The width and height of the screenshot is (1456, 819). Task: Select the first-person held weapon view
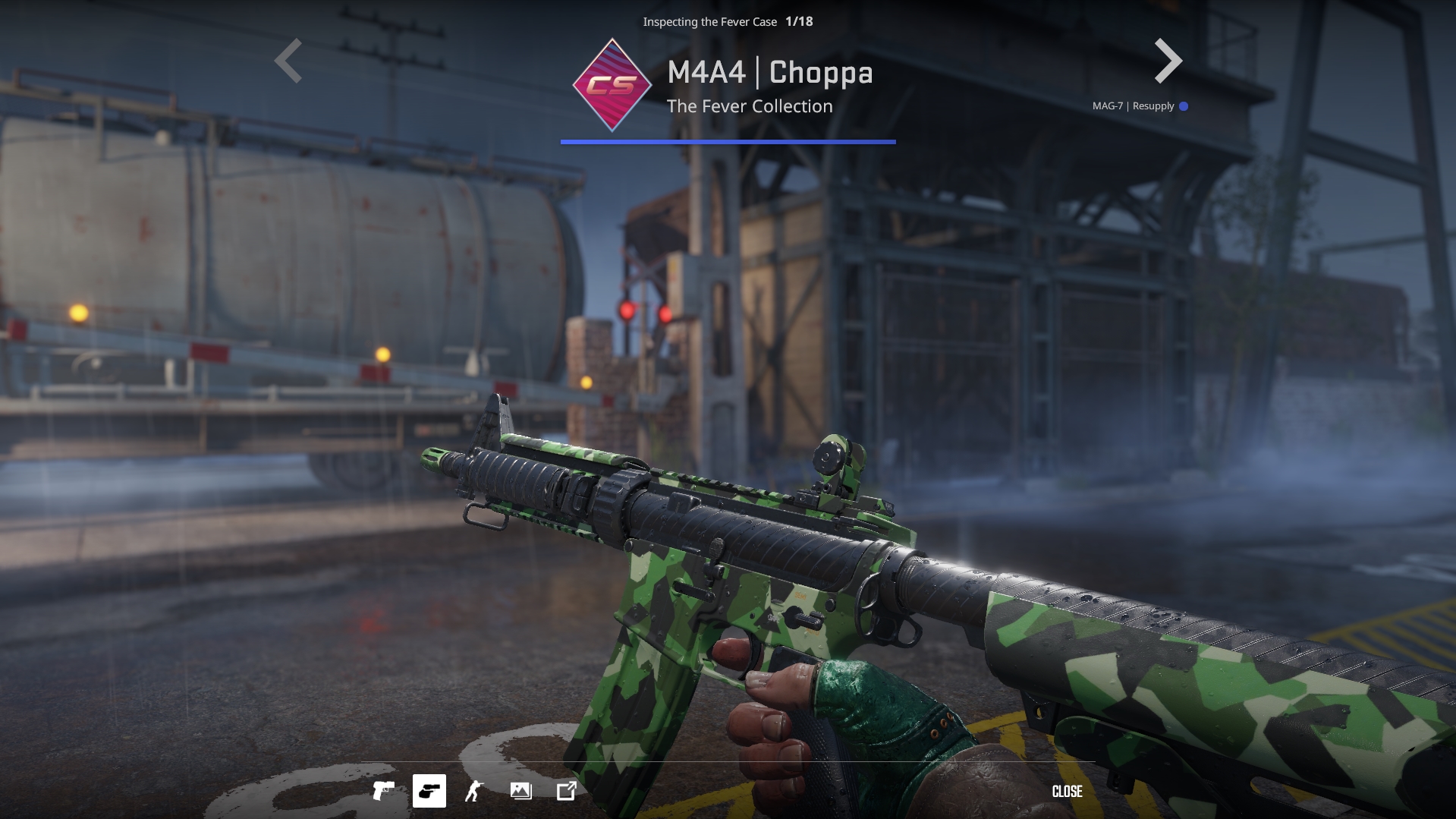429,791
